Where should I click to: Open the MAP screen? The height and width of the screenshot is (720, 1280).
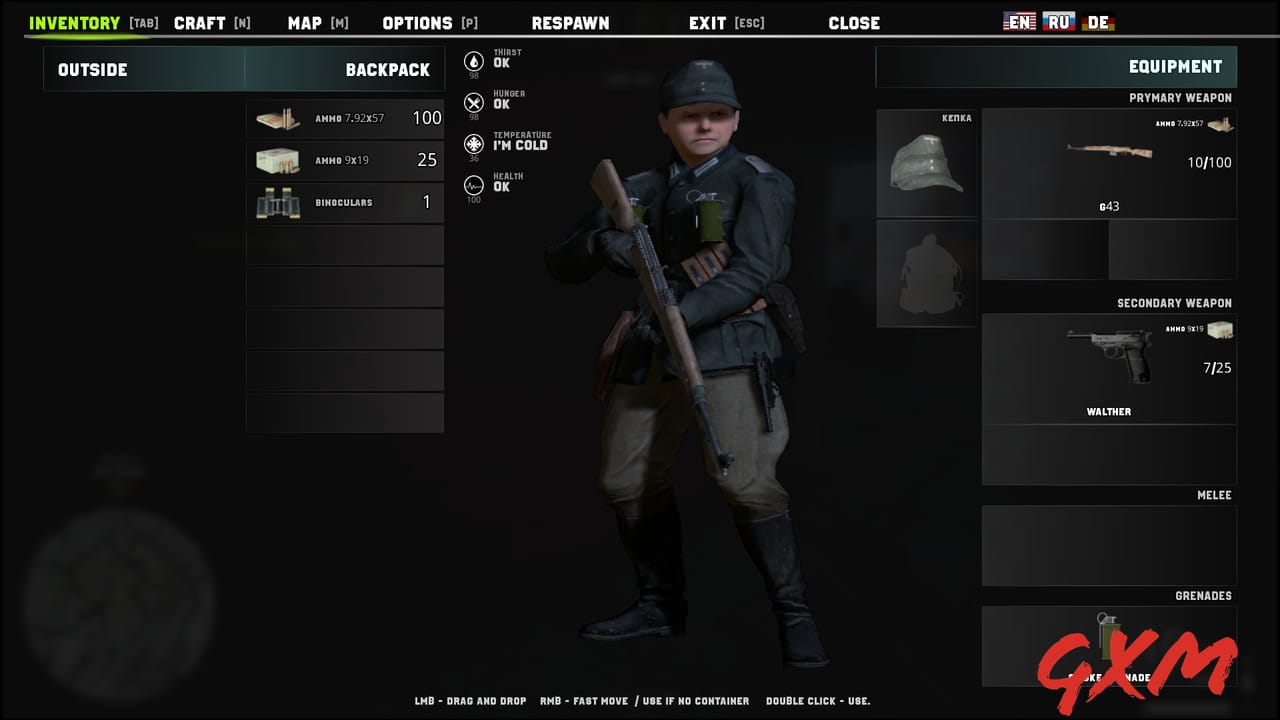307,22
